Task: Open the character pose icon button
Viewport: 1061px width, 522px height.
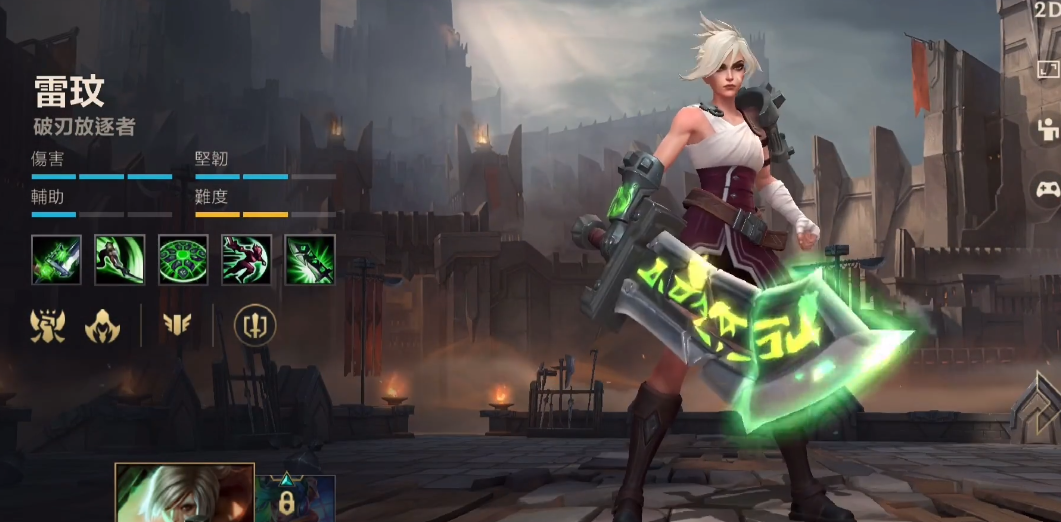Action: [x=1047, y=130]
